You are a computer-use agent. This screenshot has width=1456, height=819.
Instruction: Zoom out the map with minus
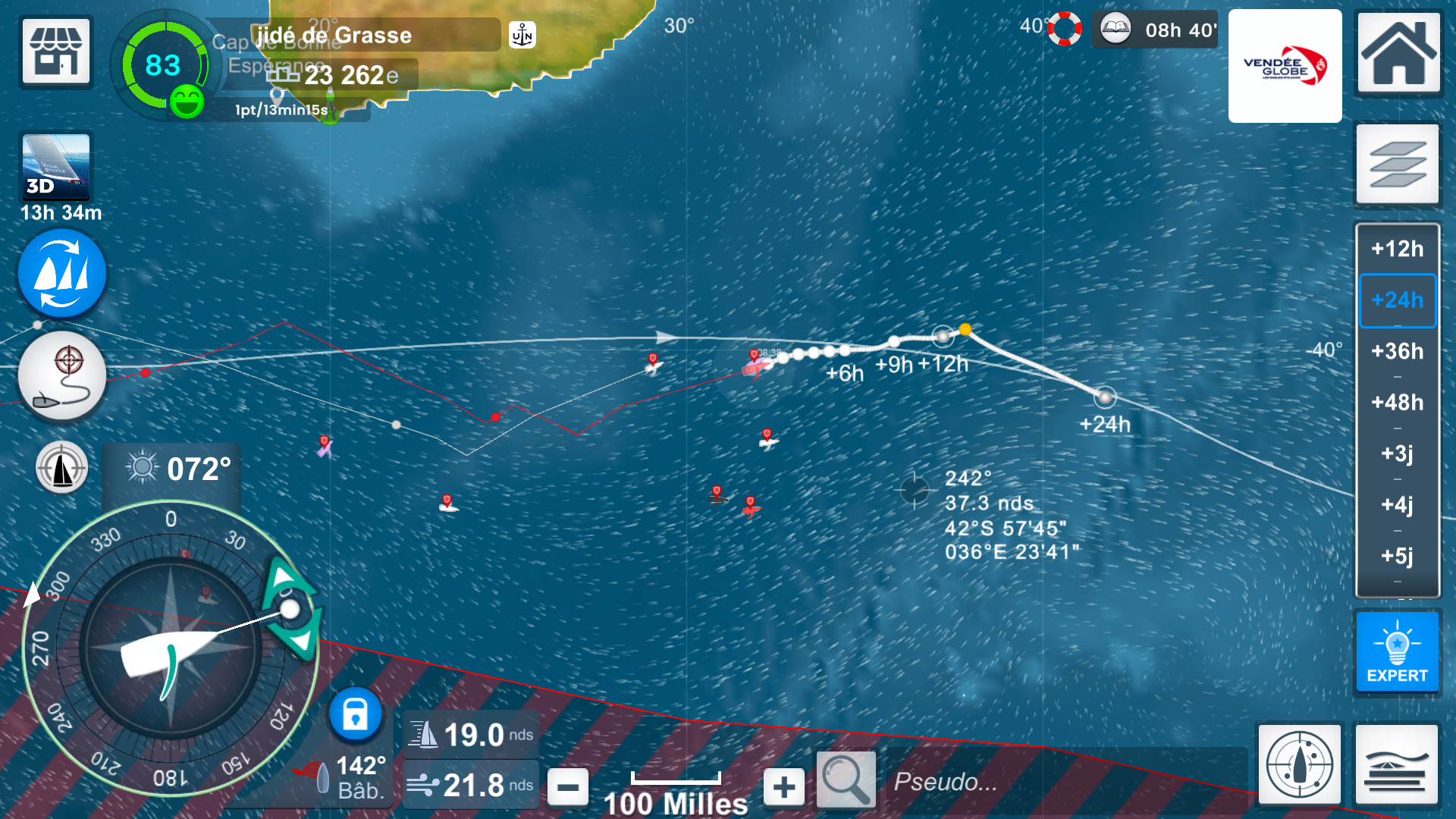[x=567, y=787]
